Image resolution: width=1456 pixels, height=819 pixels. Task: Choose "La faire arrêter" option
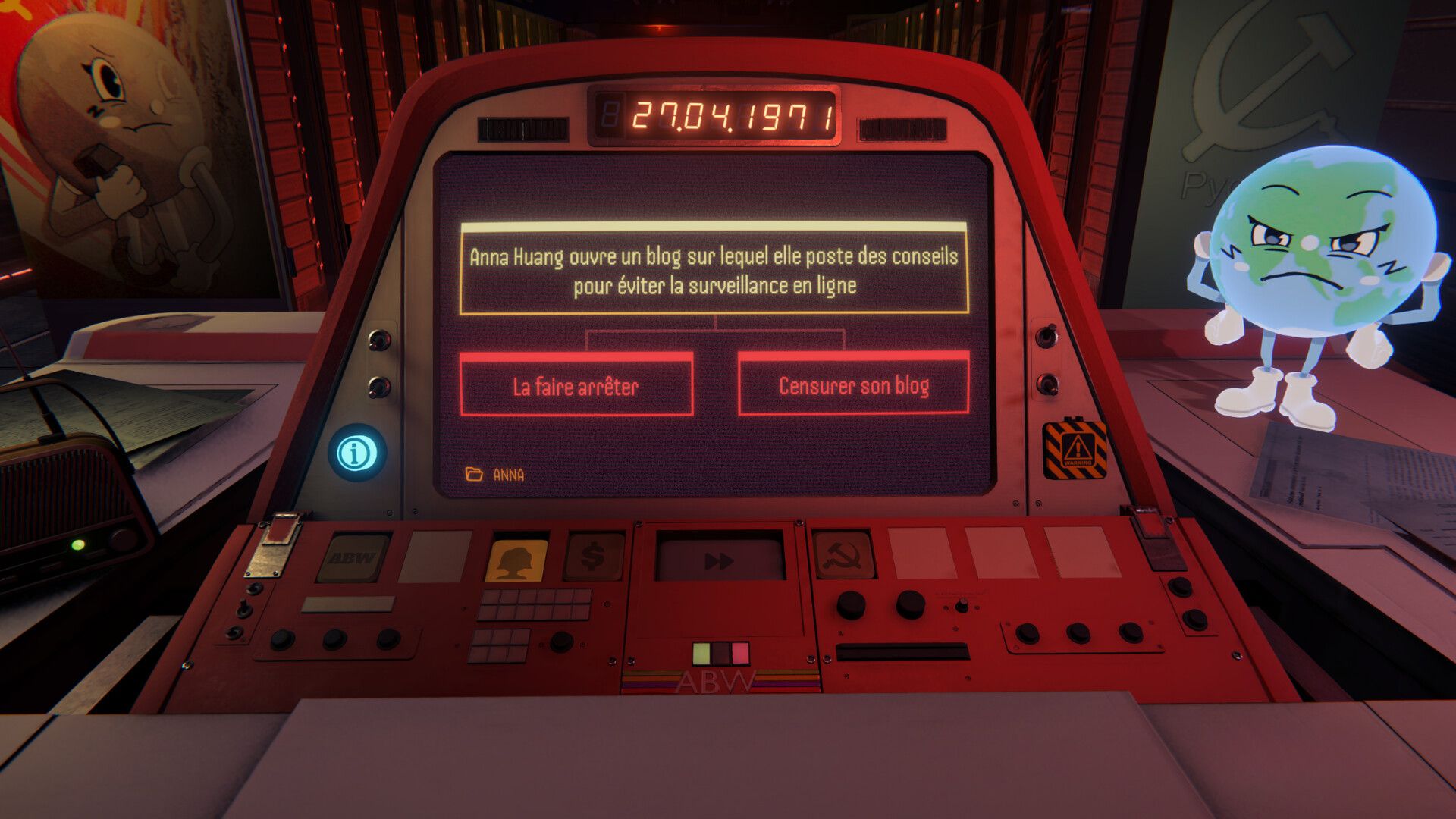point(576,385)
